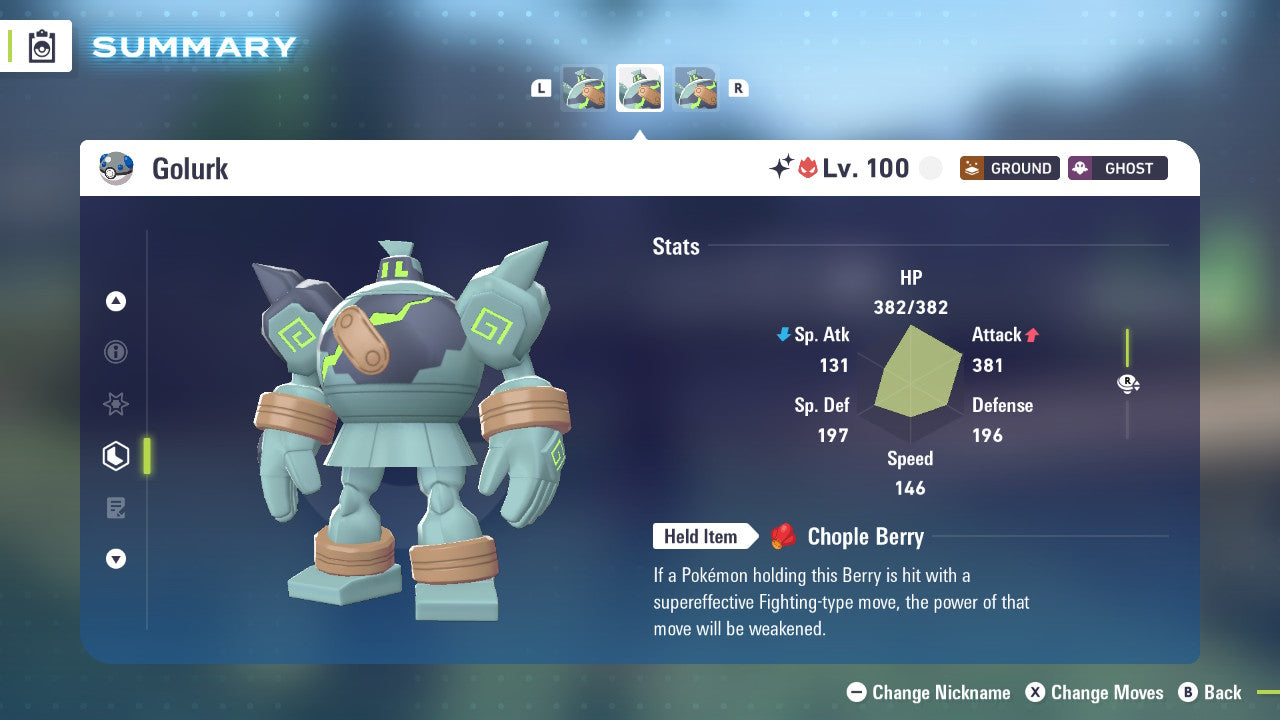Click the down arrow below the sidebar icons
1280x720 pixels.
coord(115,559)
